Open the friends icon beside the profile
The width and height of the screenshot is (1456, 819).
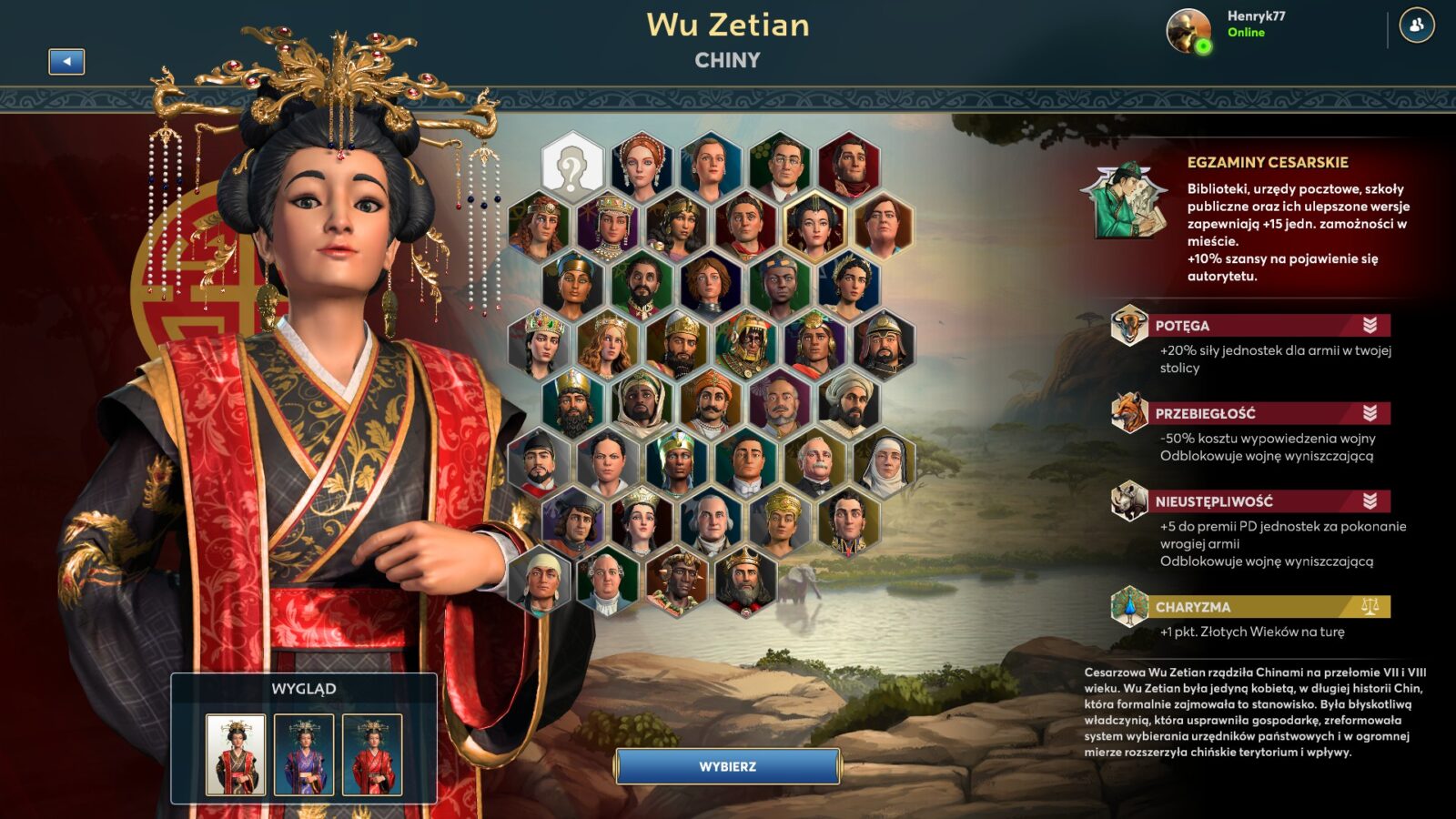[x=1416, y=25]
